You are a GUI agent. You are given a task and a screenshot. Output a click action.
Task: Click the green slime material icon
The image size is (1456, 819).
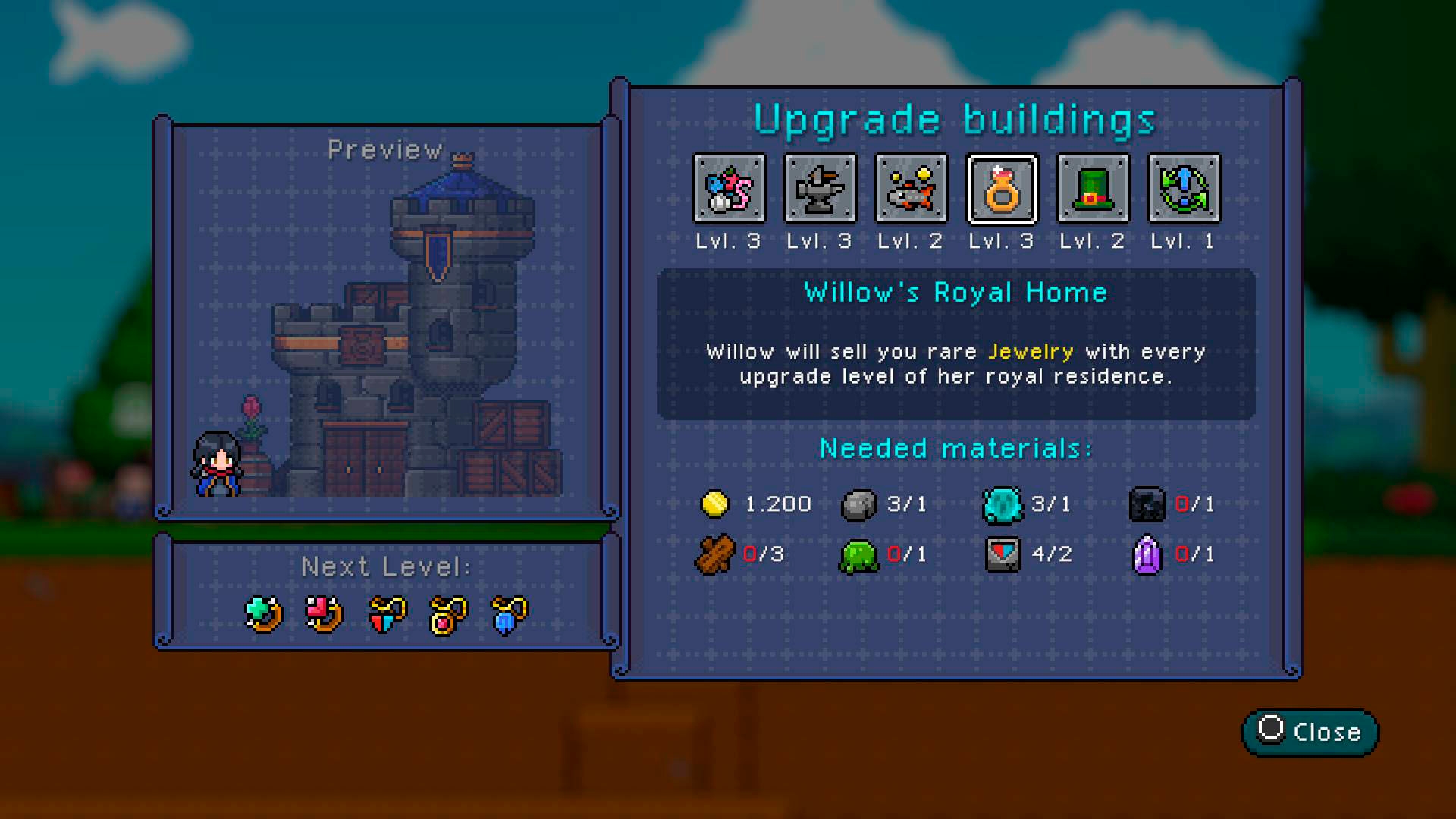[858, 556]
